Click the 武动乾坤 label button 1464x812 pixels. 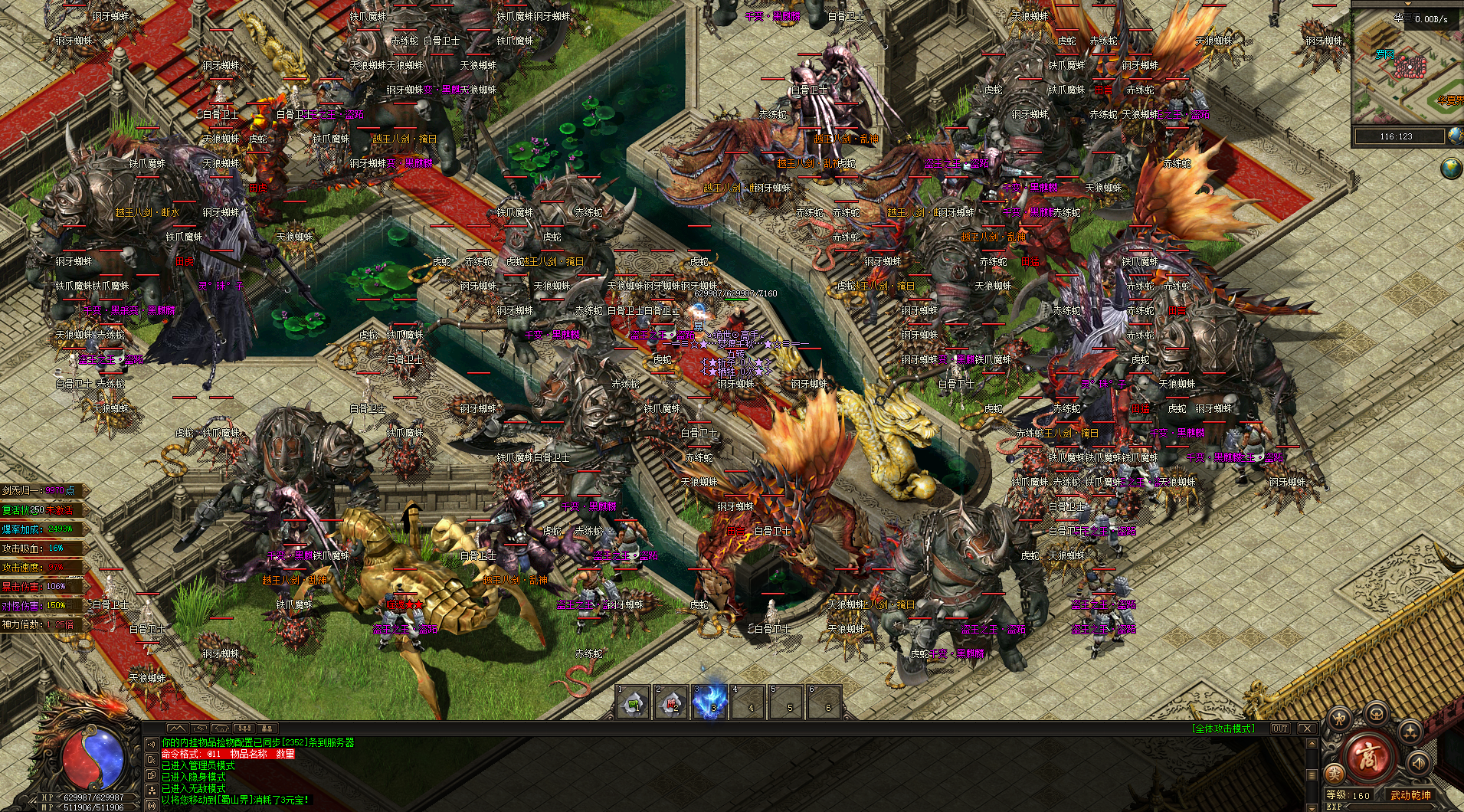(x=1411, y=795)
